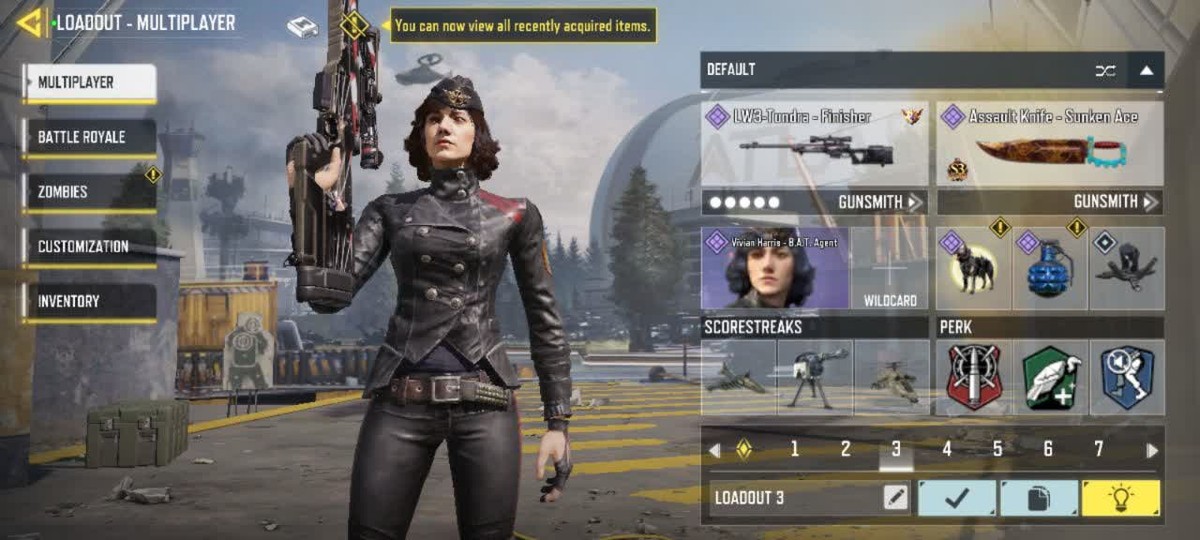Viewport: 1200px width, 540px height.
Task: Select the LW3-Tundra primary weapon slot
Action: 814,143
